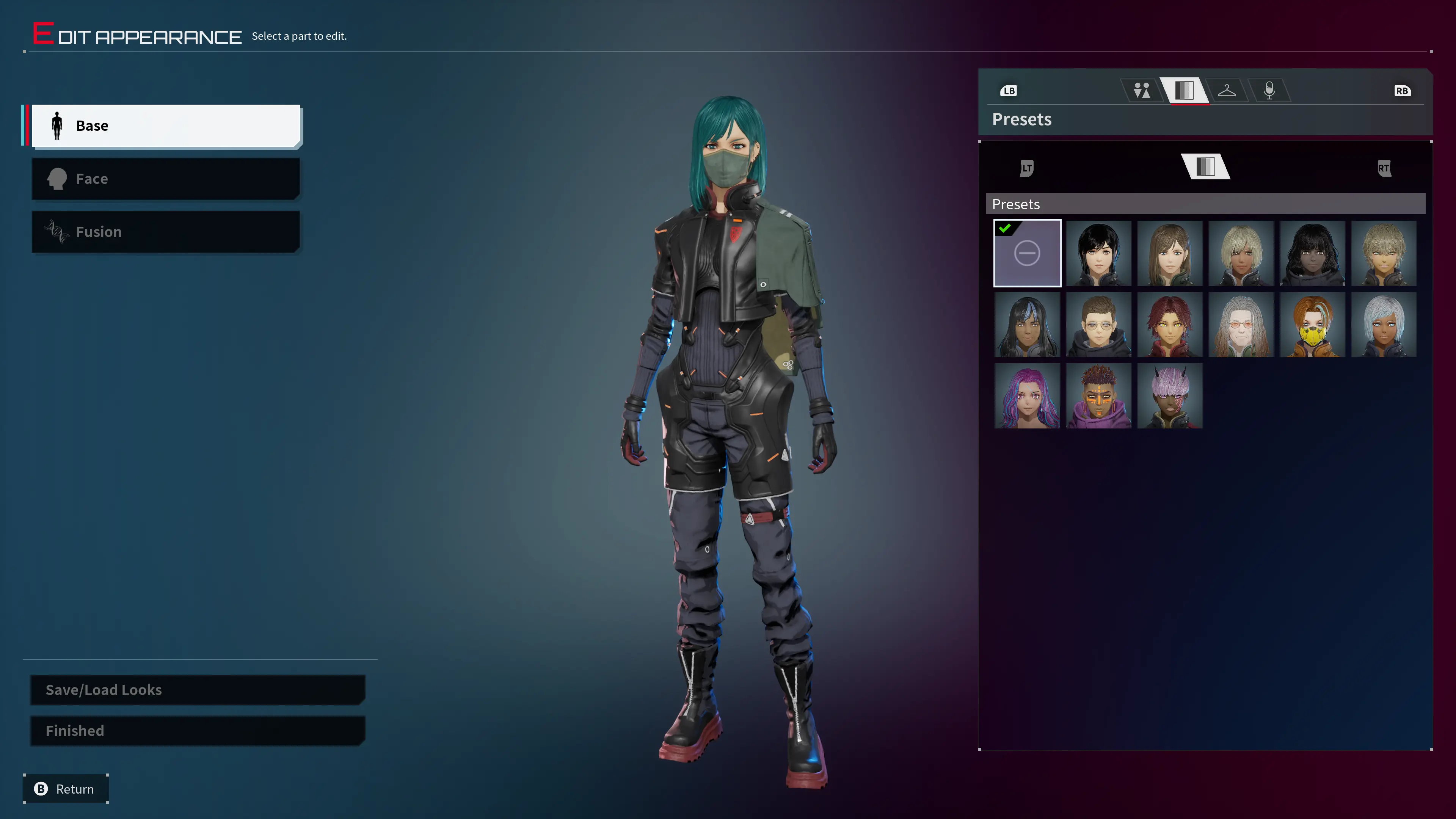Click the Finished button

pos(197,731)
